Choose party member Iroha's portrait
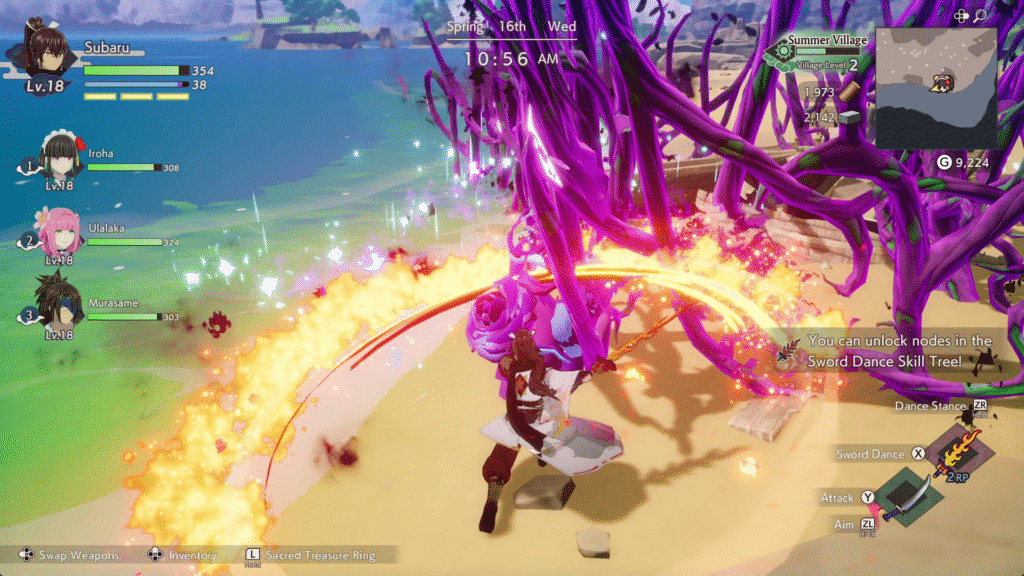Screen dimensions: 1024x576 61,159
